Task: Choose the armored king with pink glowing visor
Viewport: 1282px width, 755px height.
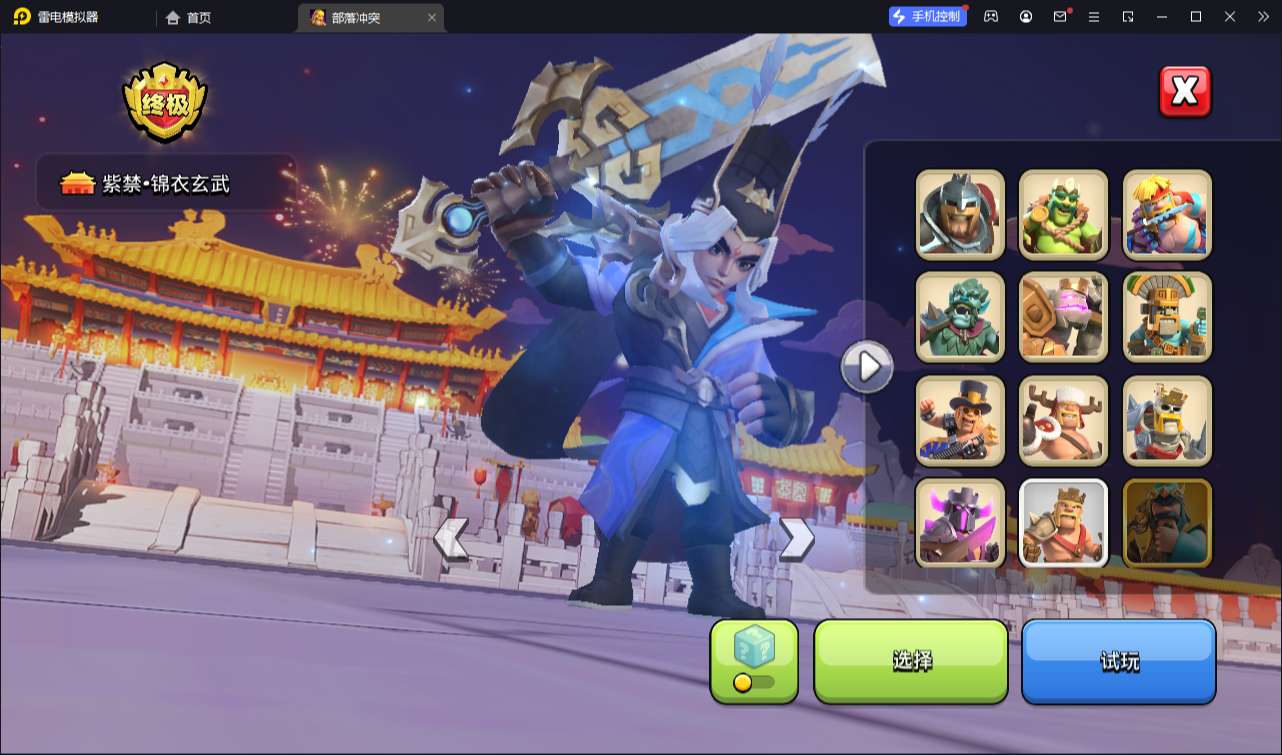Action: coord(1063,317)
